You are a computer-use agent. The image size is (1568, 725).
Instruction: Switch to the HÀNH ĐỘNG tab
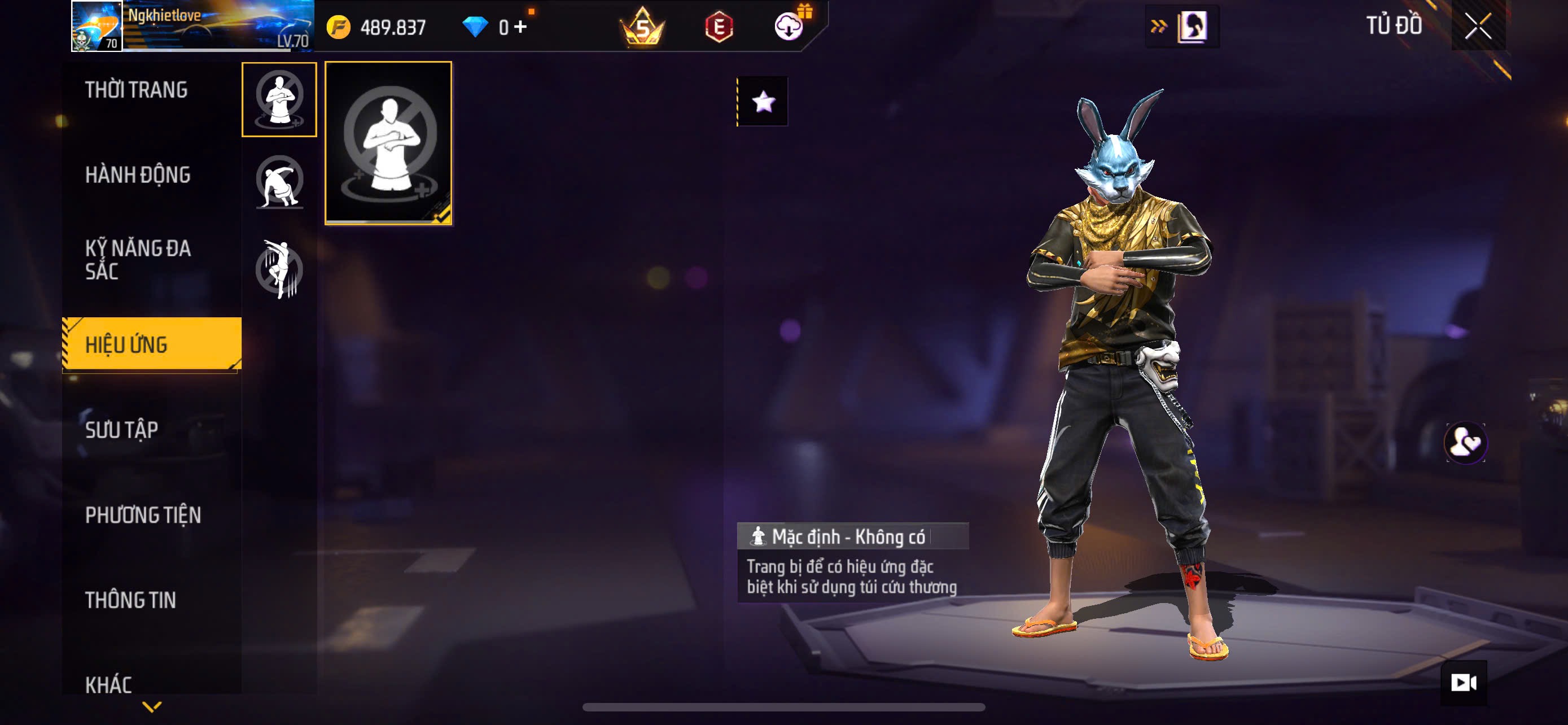[x=138, y=175]
